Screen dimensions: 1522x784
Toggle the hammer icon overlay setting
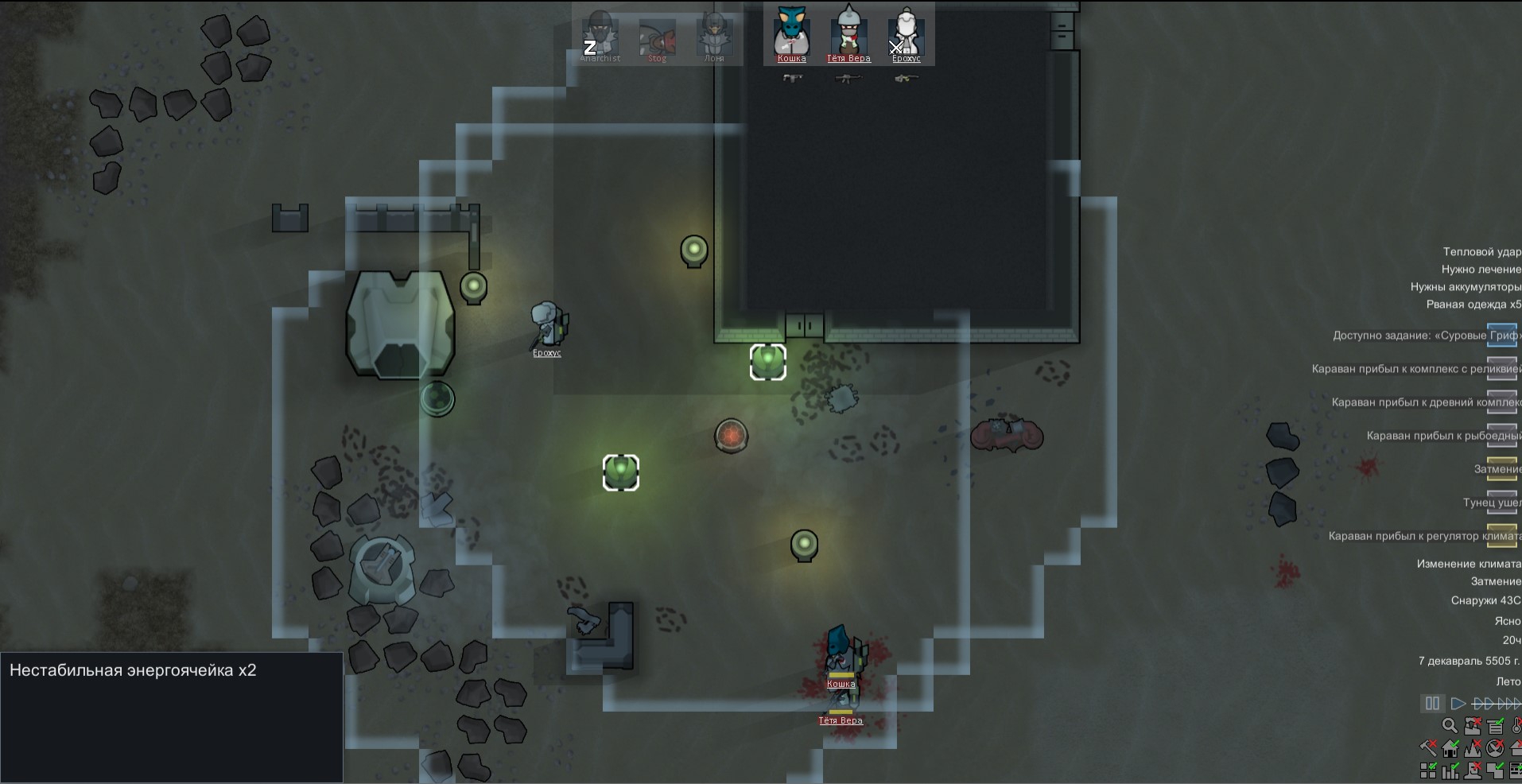1428,748
